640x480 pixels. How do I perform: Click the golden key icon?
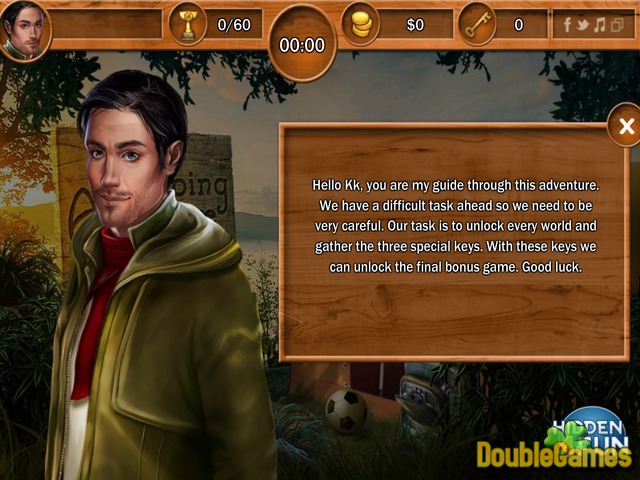click(477, 24)
